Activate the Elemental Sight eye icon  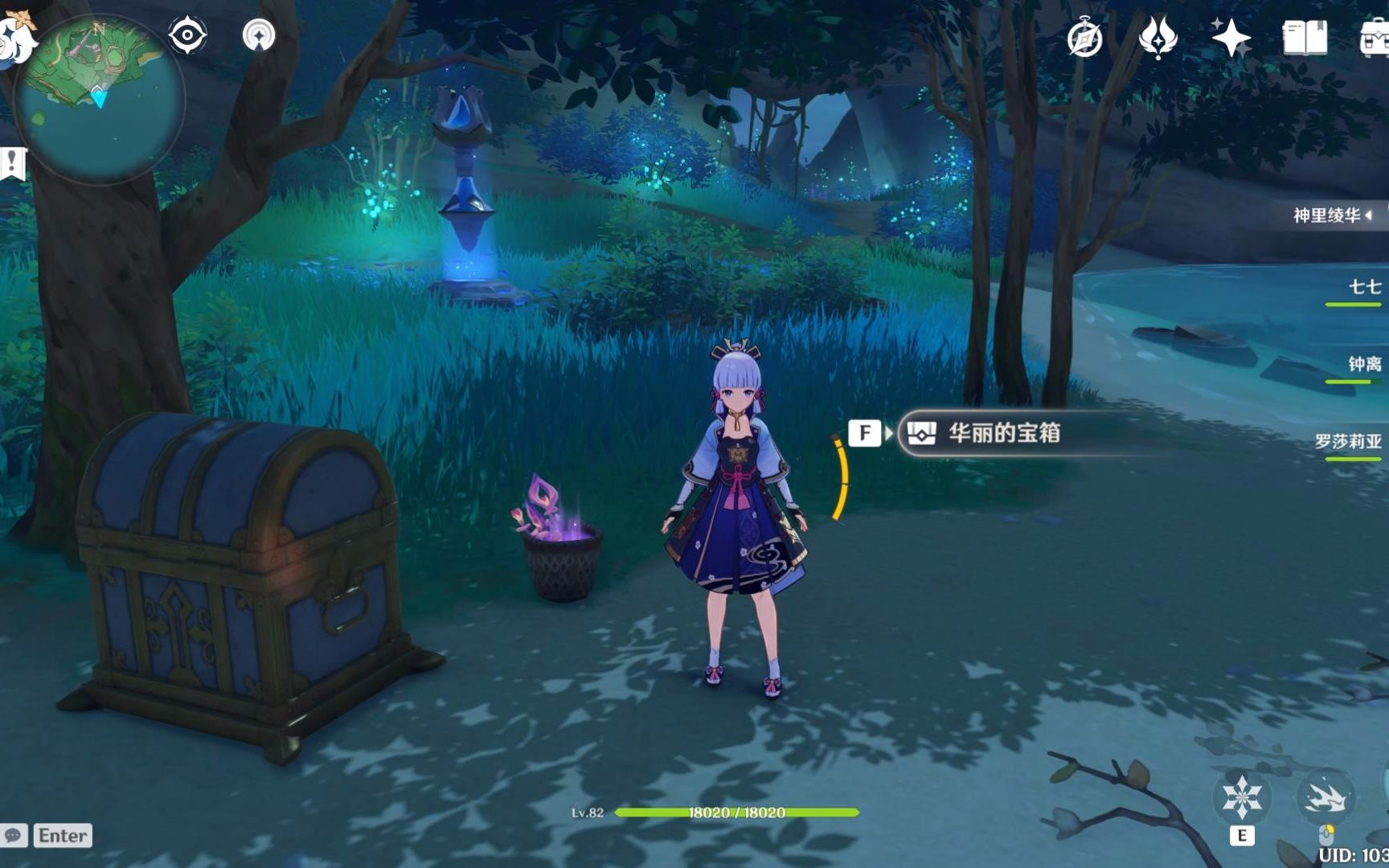(187, 33)
